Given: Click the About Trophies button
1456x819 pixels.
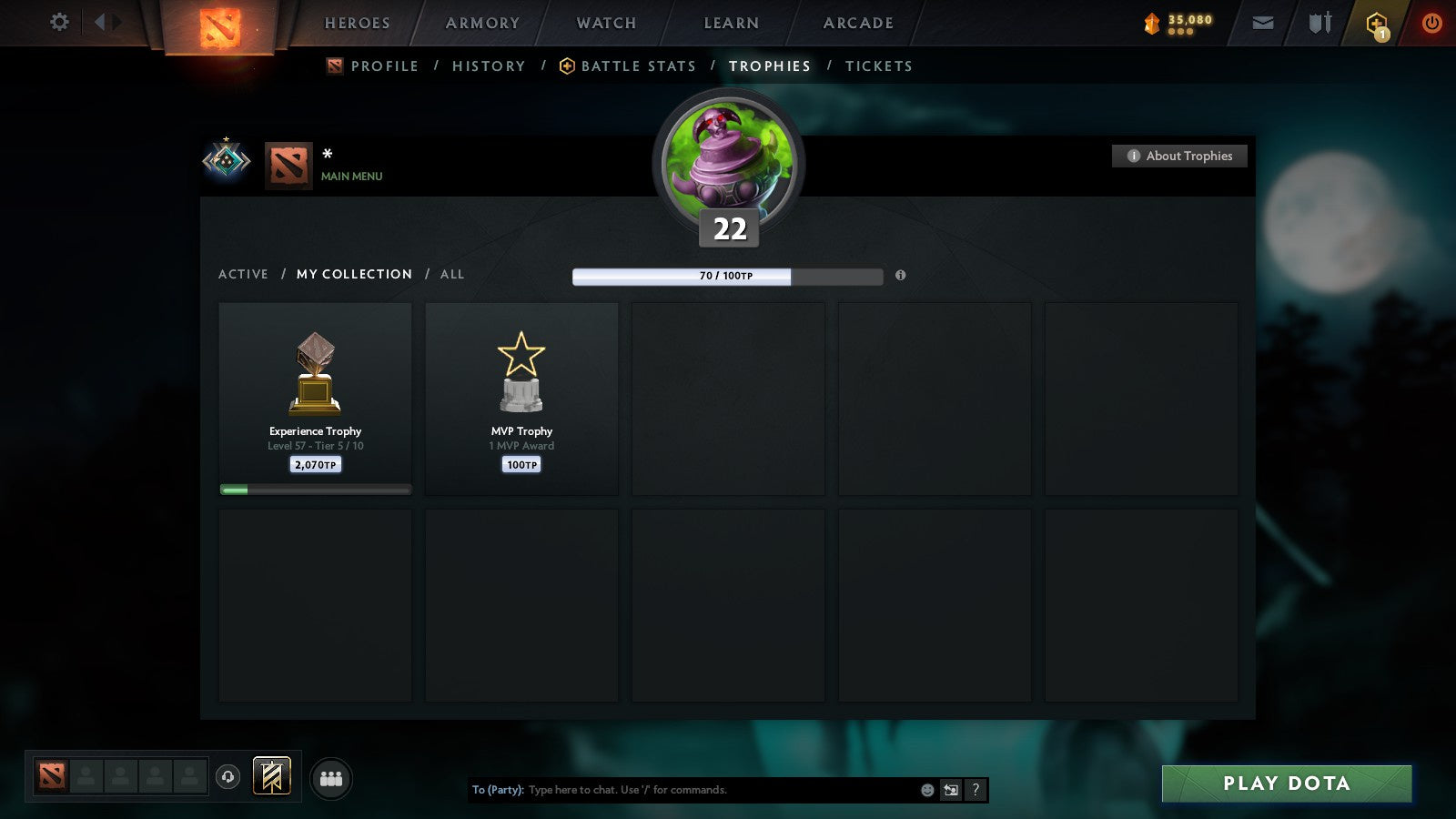Looking at the screenshot, I should [1179, 156].
